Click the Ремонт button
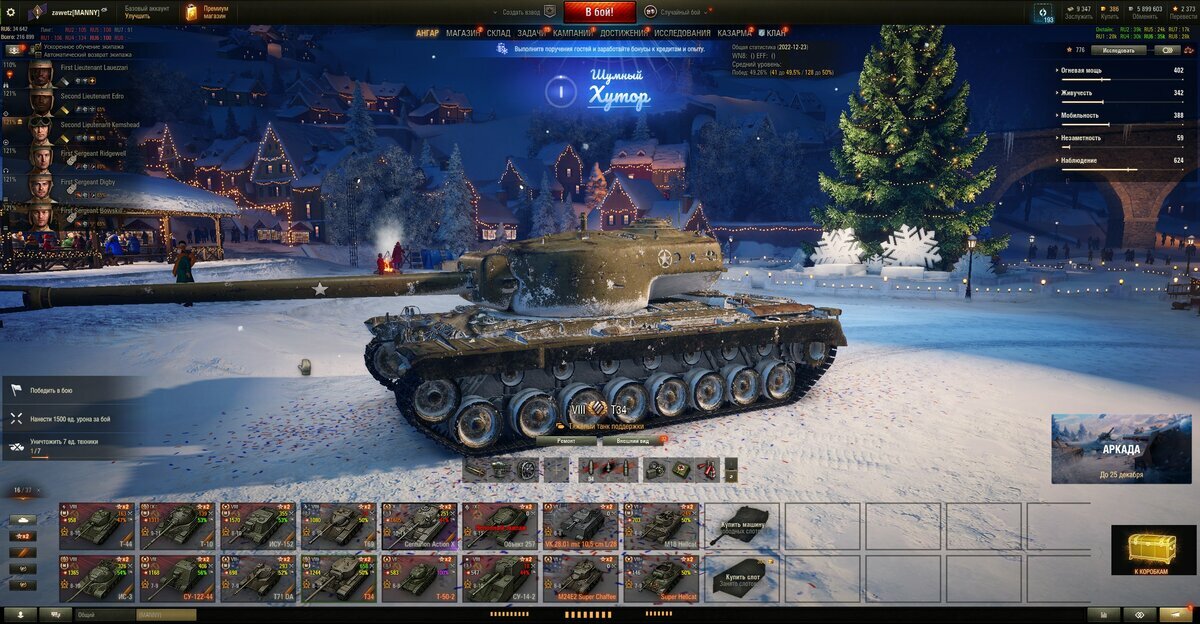This screenshot has width=1200, height=624. [566, 440]
